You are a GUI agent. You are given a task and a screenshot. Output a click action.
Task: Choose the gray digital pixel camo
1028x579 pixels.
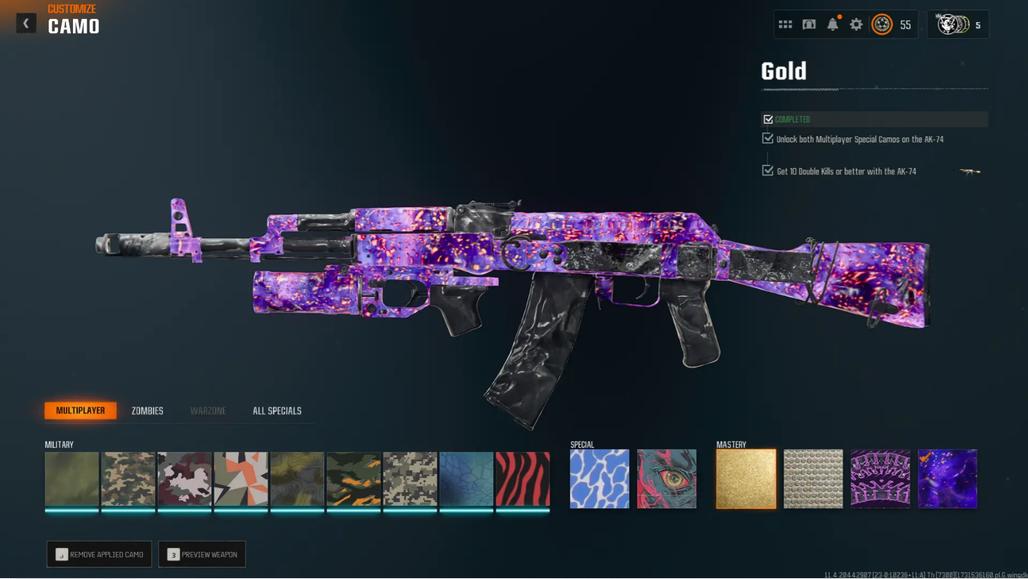410,478
